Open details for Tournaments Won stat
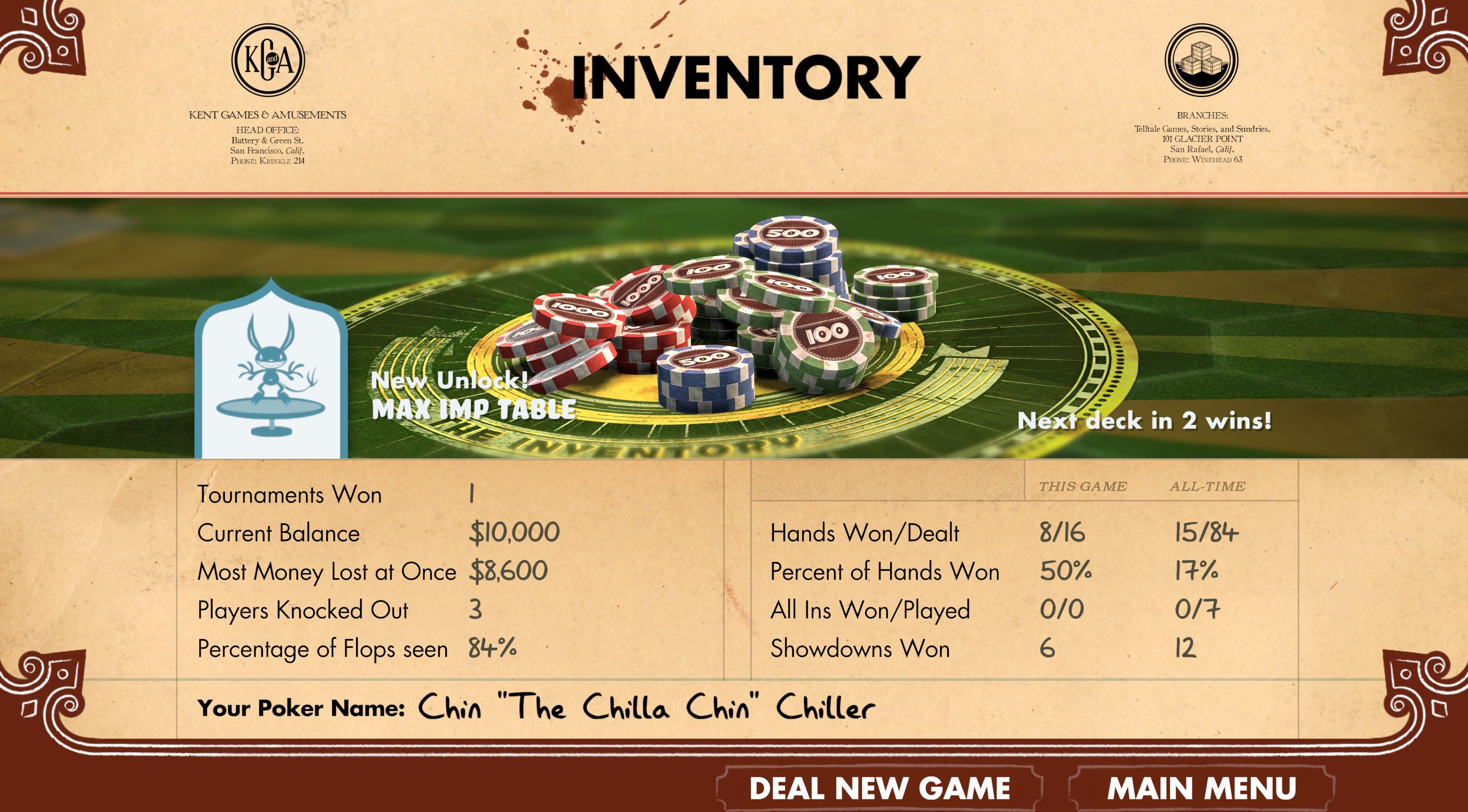Image resolution: width=1468 pixels, height=812 pixels. tap(290, 494)
